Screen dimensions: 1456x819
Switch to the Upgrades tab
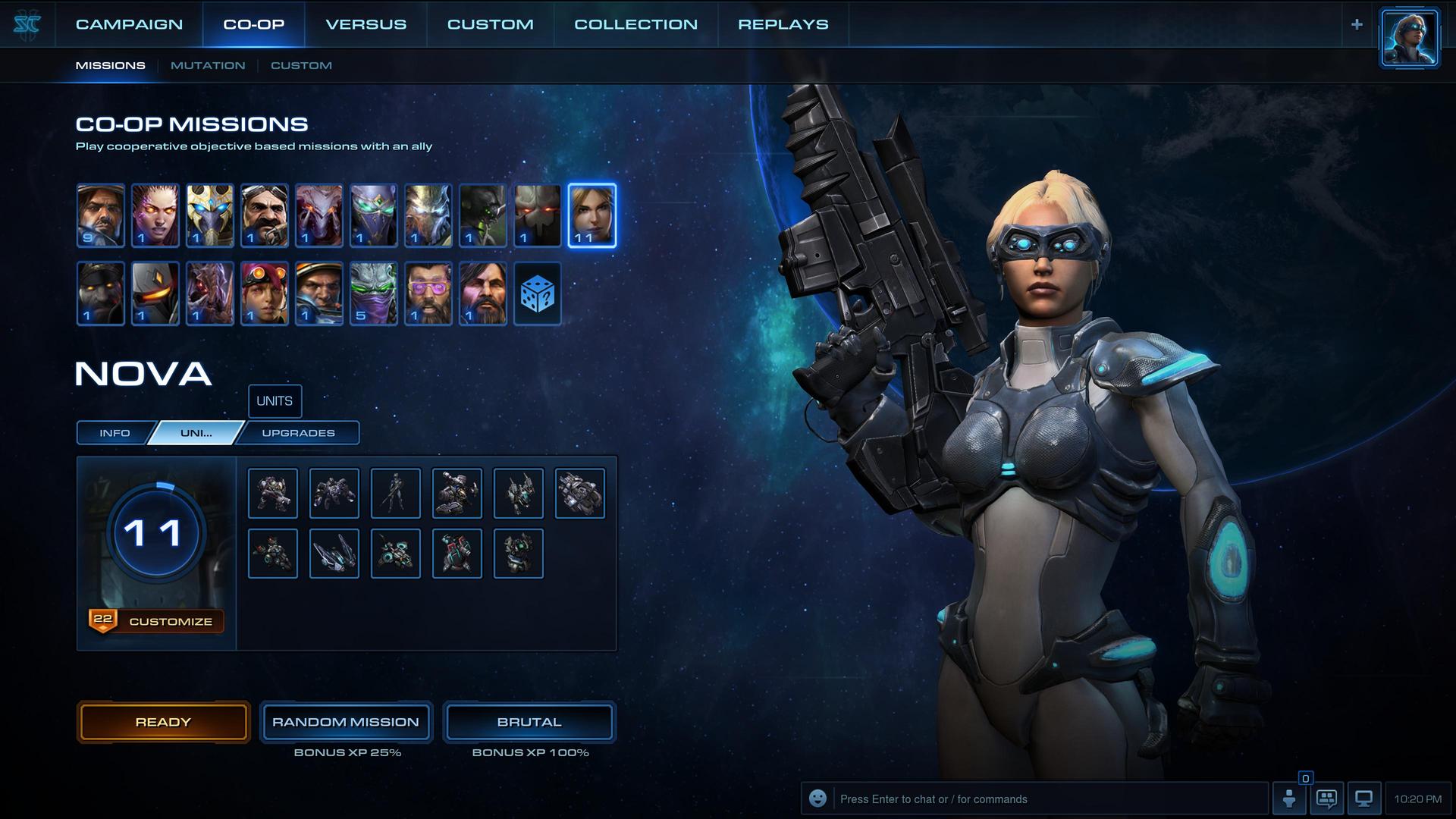click(x=298, y=433)
